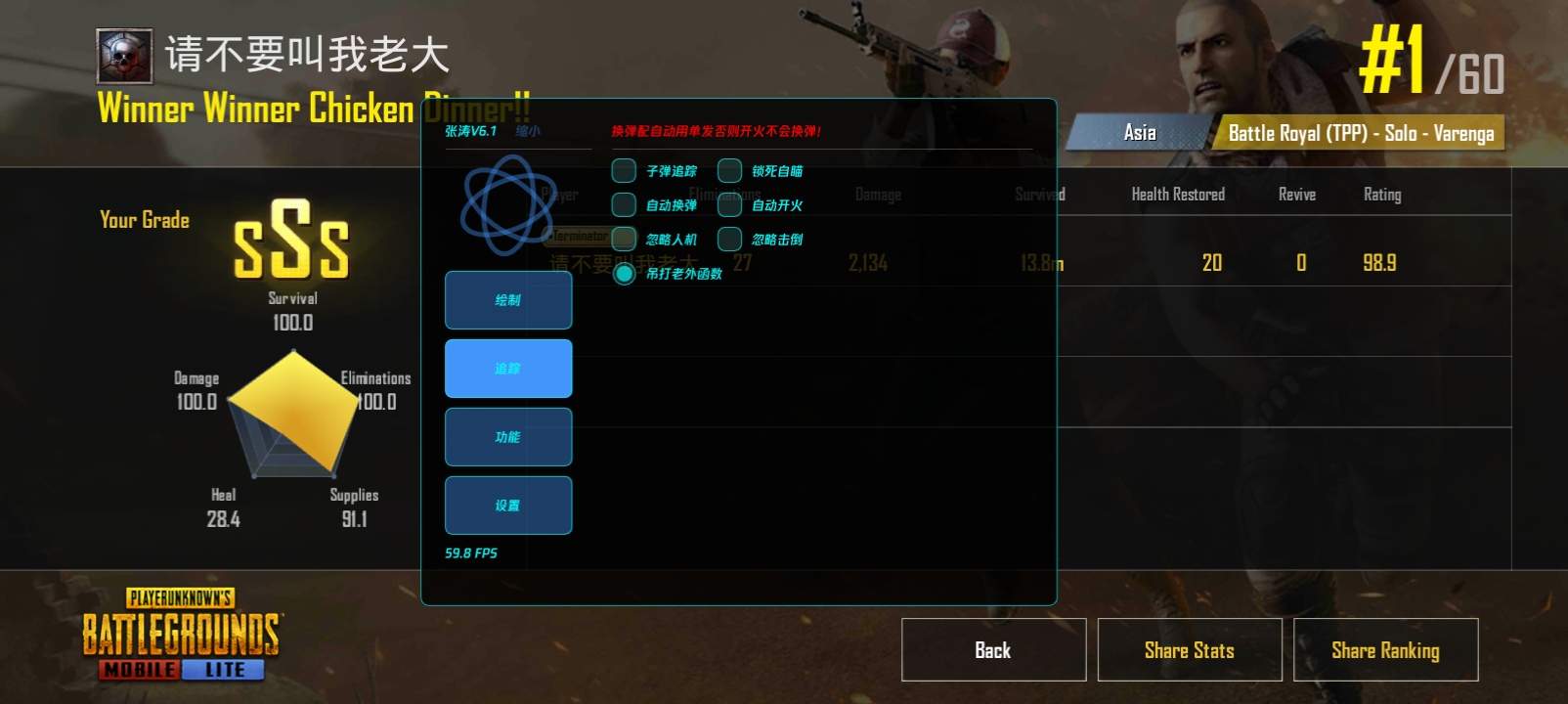
Task: Click the skull player avatar
Action: [124, 56]
